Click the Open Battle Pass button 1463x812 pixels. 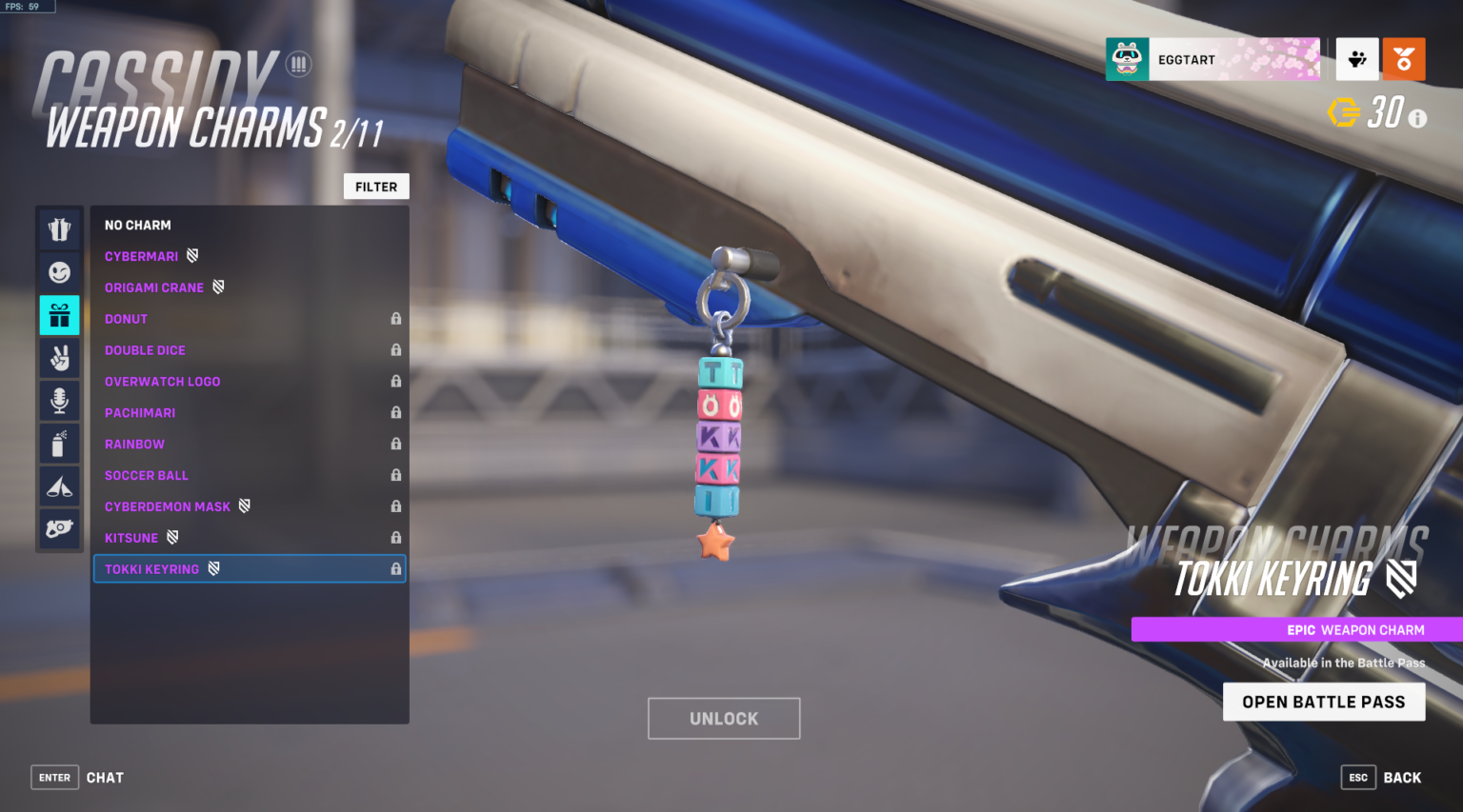coord(1324,702)
